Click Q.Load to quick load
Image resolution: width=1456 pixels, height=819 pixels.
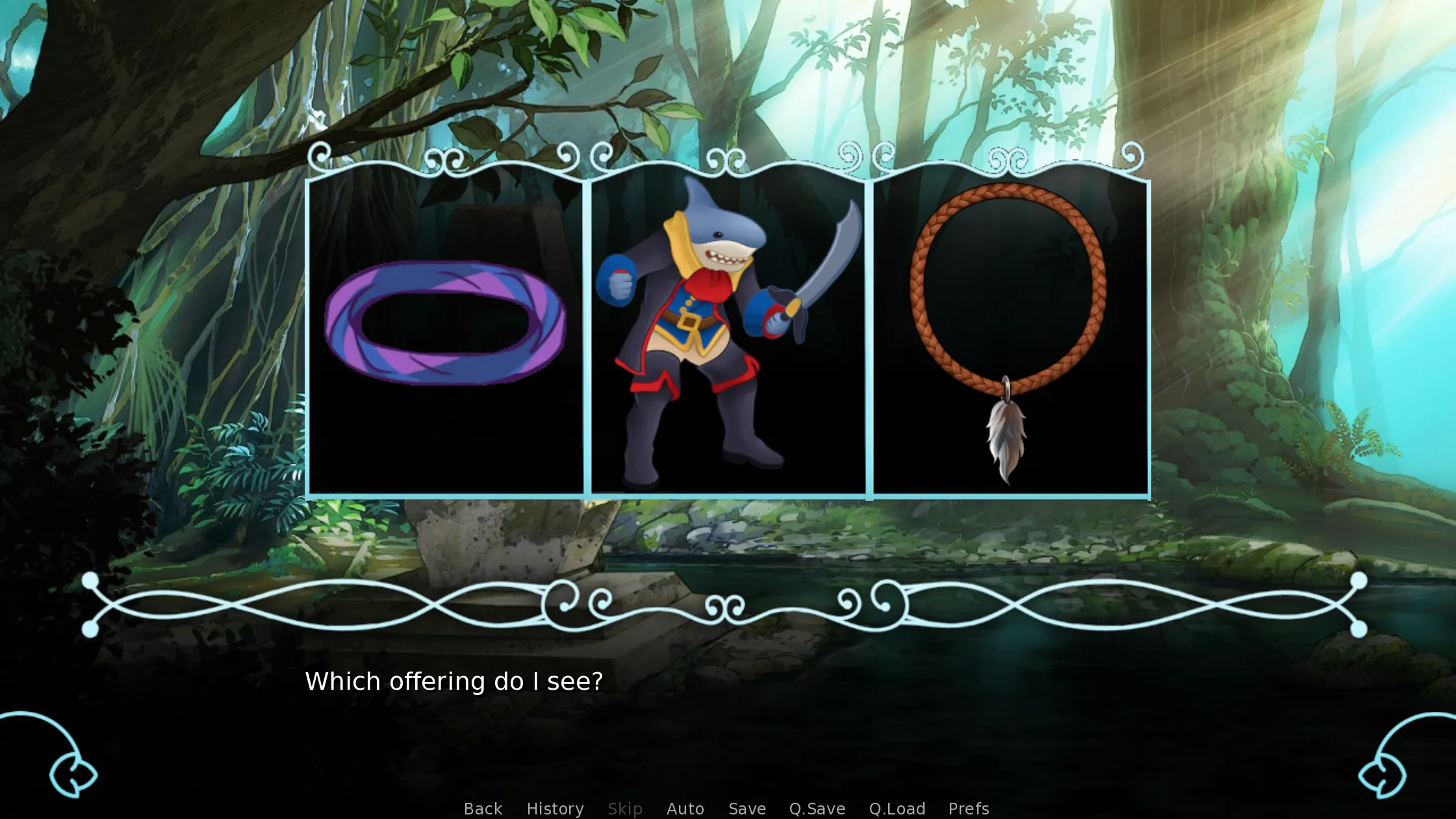tap(897, 808)
